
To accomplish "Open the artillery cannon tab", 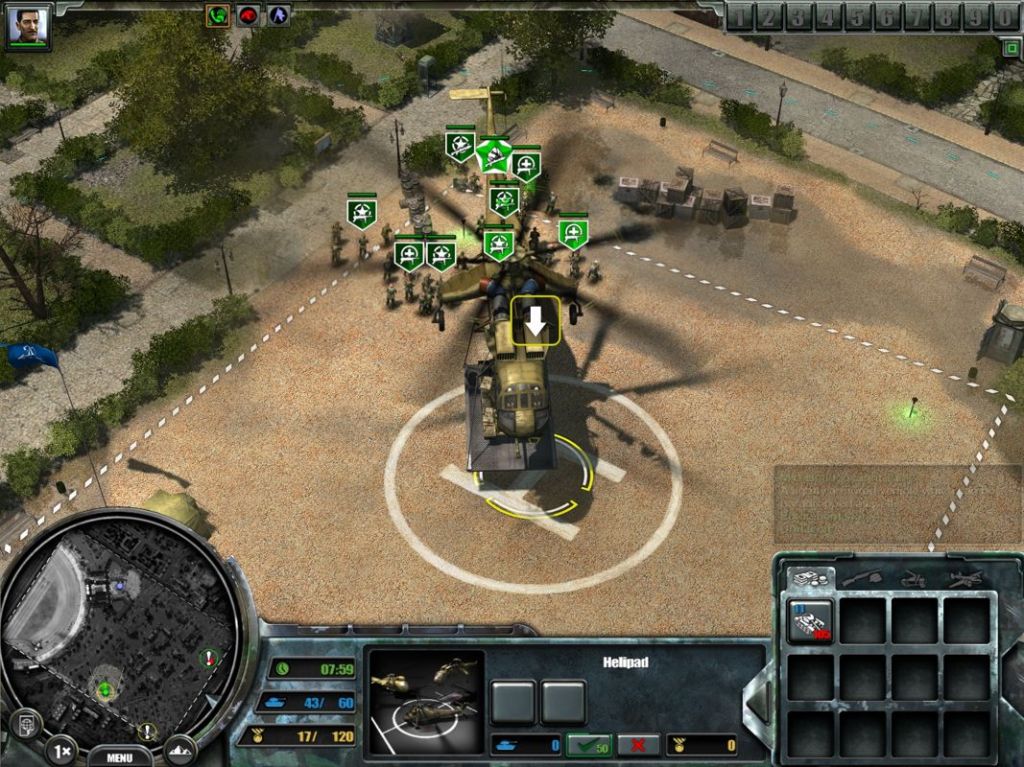I will coord(912,578).
